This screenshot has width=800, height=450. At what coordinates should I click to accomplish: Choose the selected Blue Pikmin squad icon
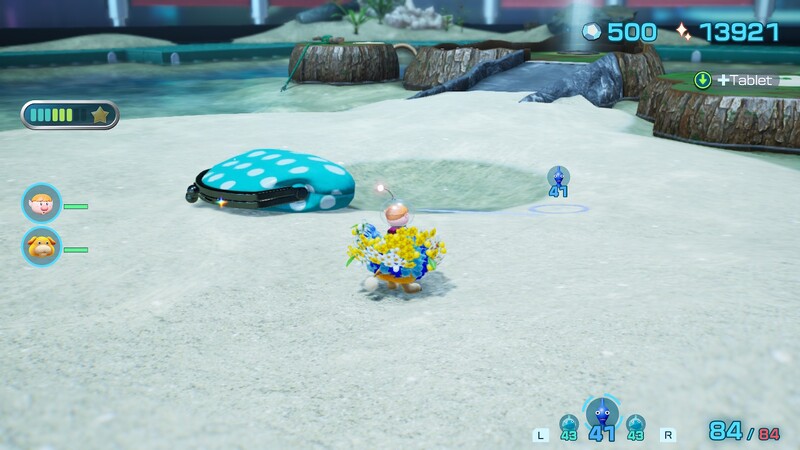[602, 413]
